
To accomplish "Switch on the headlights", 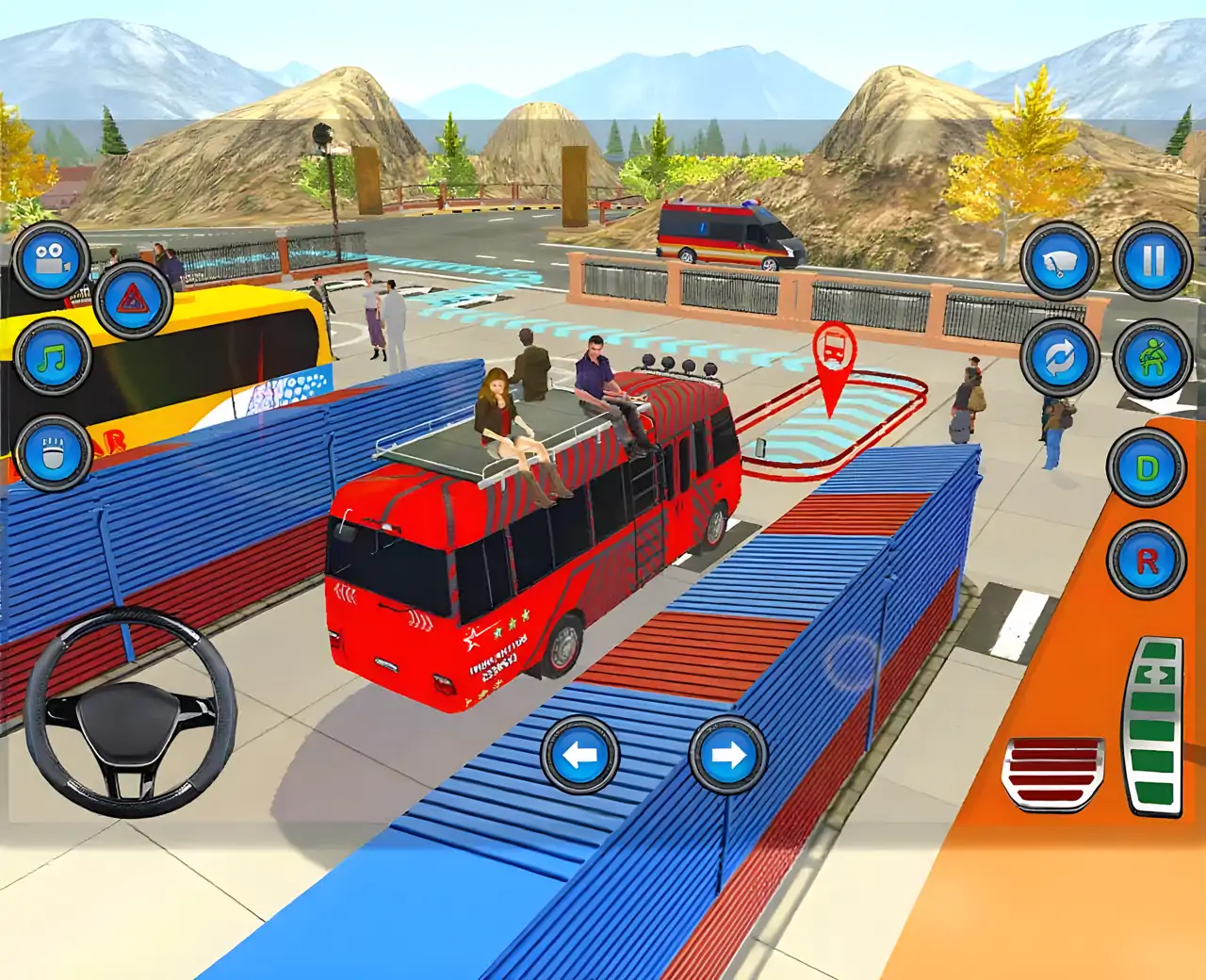I will tap(53, 453).
